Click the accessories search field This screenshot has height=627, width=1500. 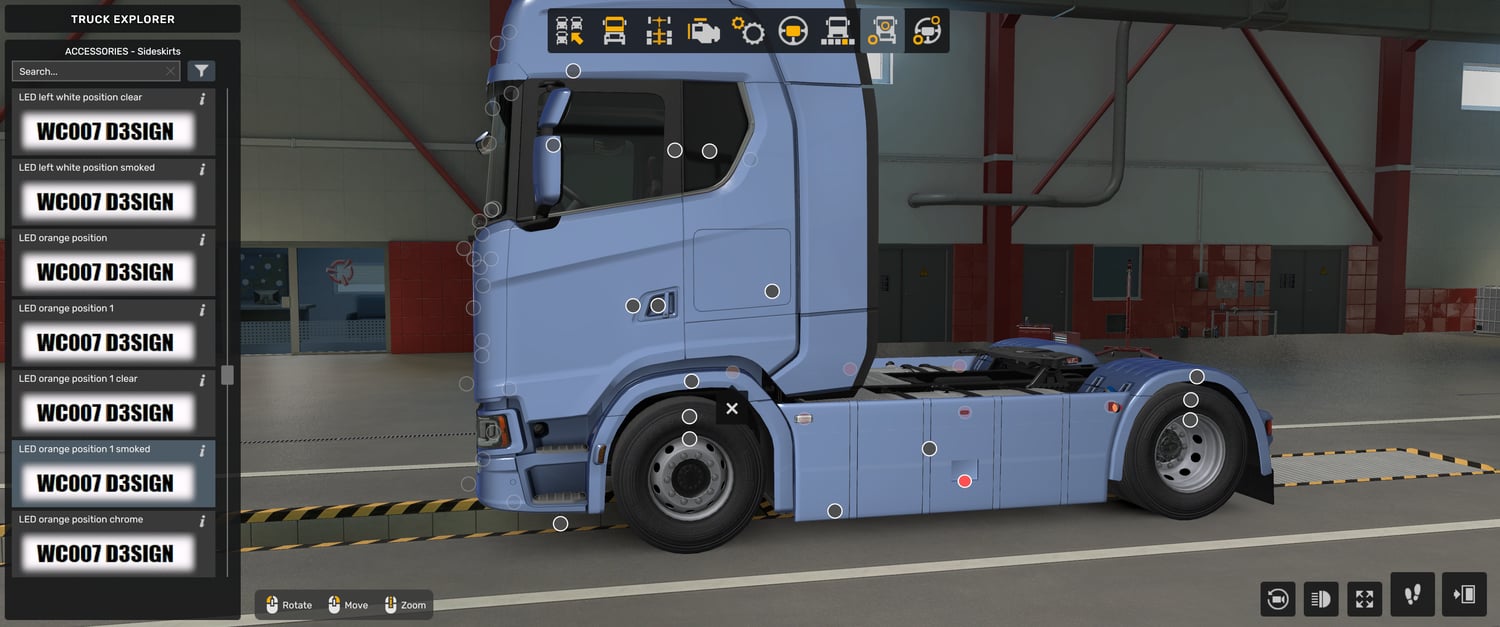(90, 71)
